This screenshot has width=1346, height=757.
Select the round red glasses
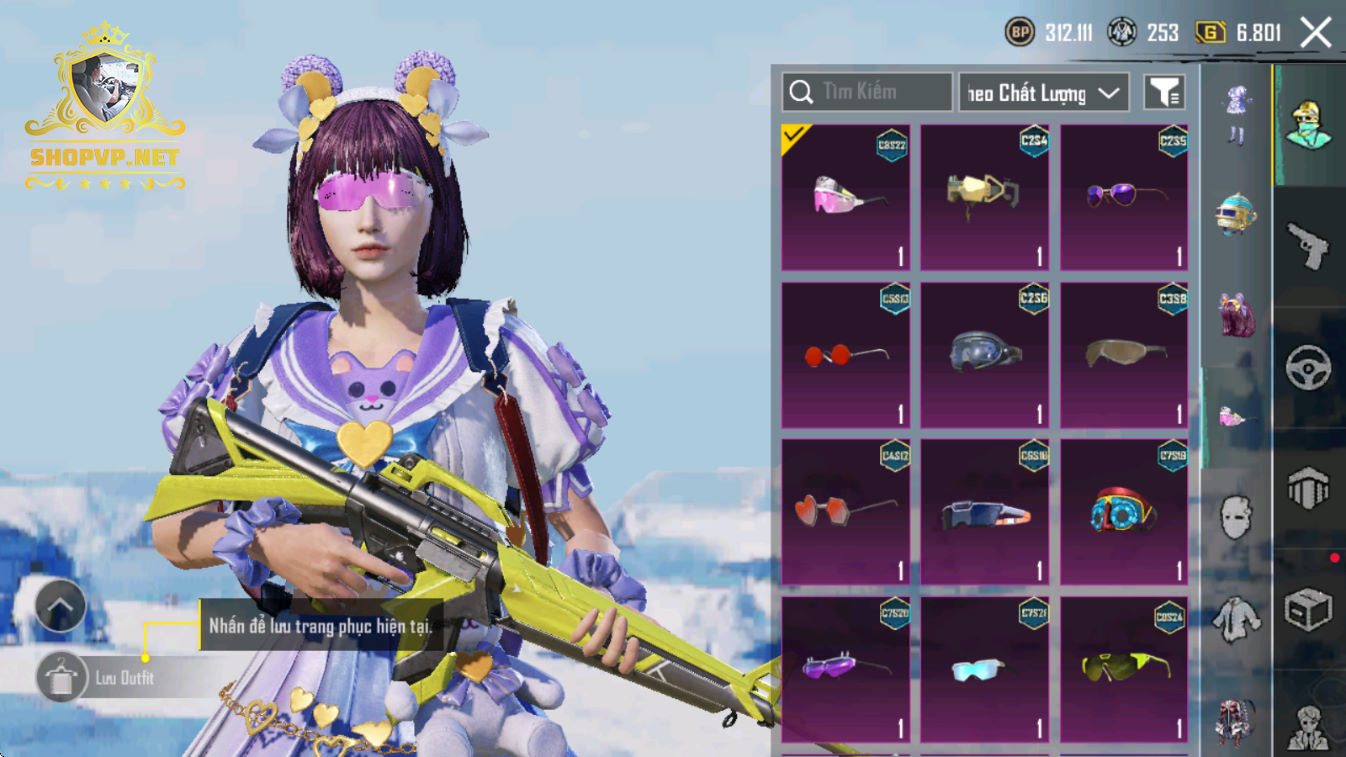tap(846, 355)
